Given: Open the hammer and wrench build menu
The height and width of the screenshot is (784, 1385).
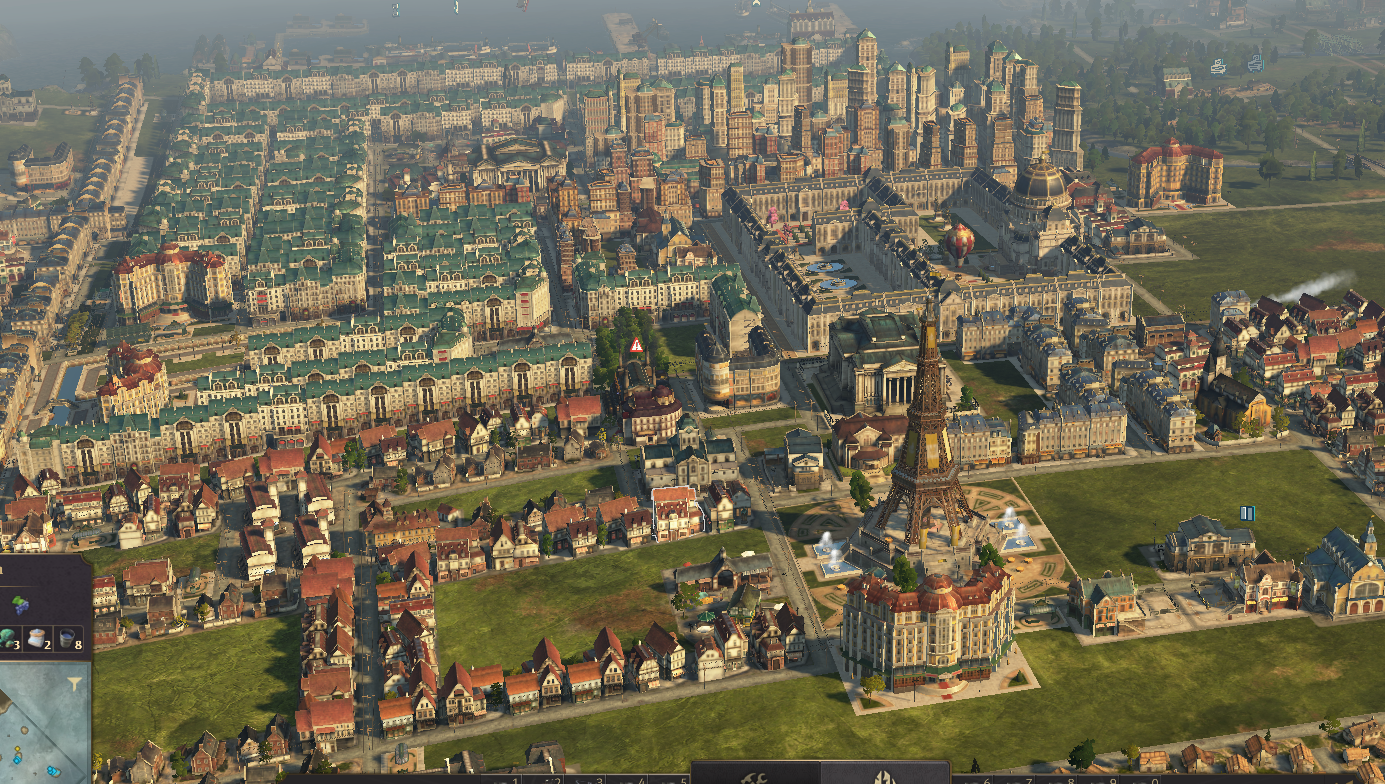Looking at the screenshot, I should [x=757, y=776].
